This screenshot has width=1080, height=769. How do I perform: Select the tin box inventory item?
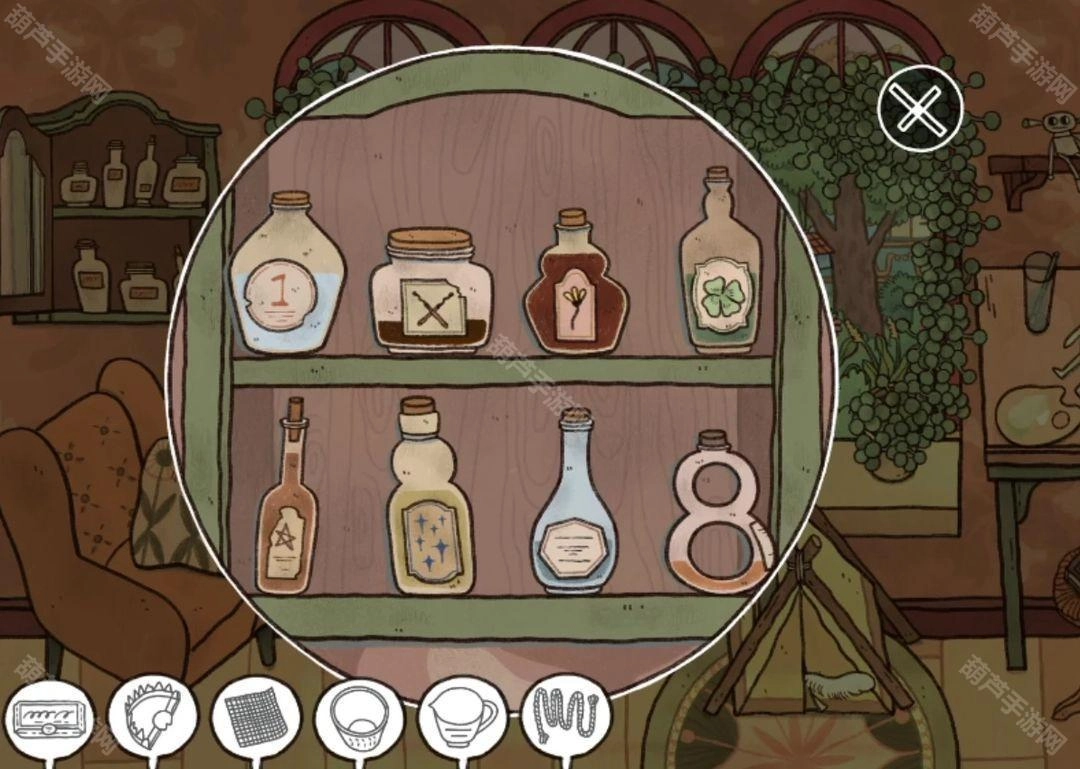point(49,718)
